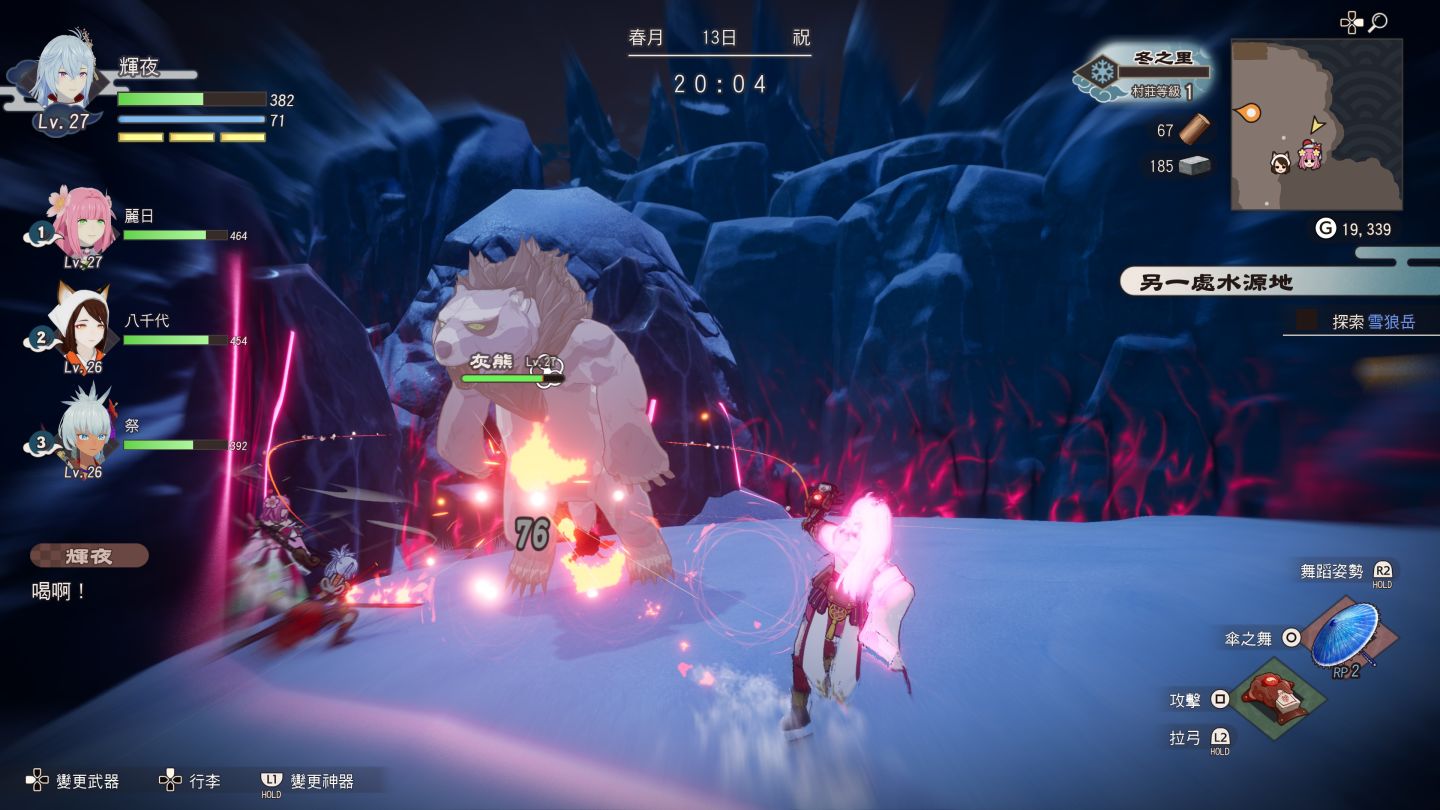Open the minimap

tap(1315, 125)
